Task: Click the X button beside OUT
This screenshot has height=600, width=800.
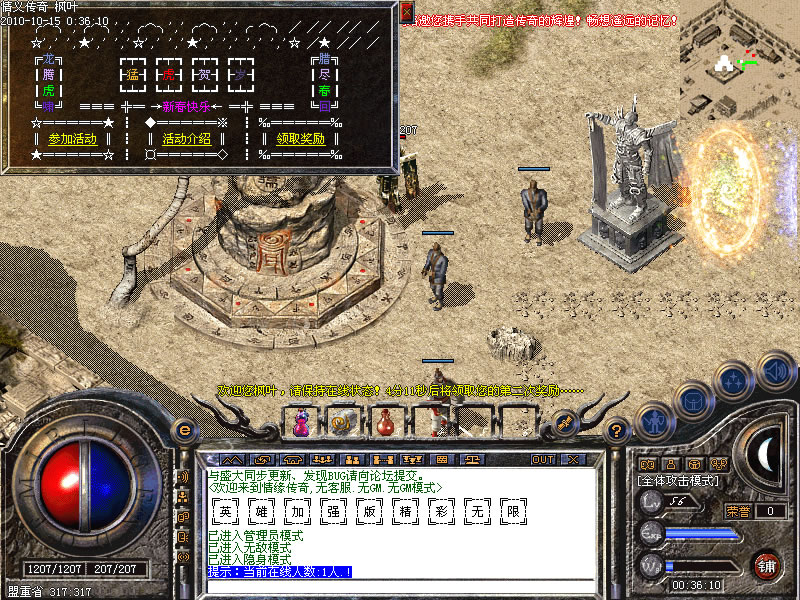Action: click(572, 459)
